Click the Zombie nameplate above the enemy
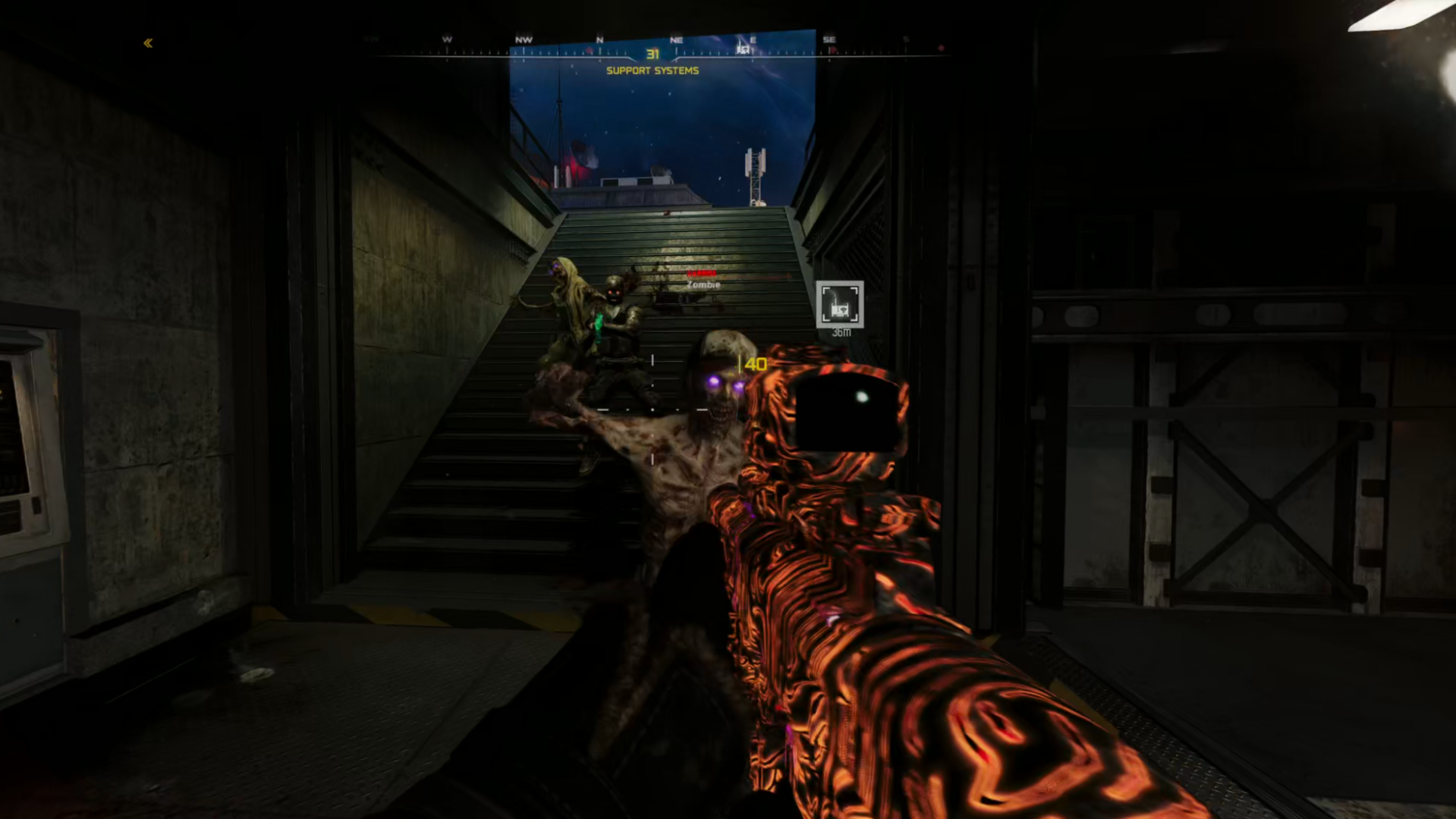The width and height of the screenshot is (1456, 819). [x=704, y=285]
